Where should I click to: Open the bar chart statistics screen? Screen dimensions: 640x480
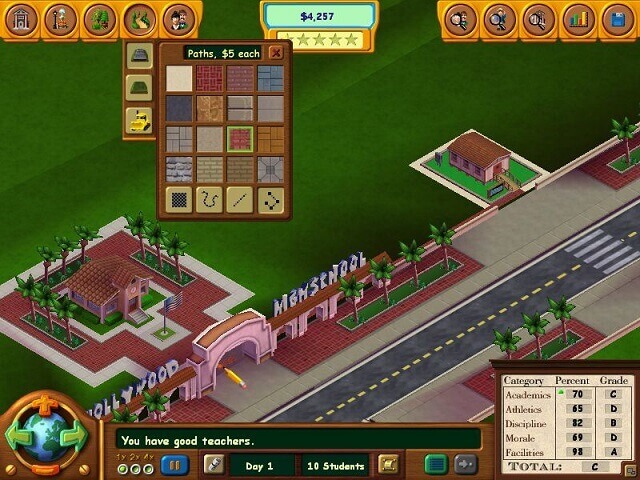coord(577,18)
